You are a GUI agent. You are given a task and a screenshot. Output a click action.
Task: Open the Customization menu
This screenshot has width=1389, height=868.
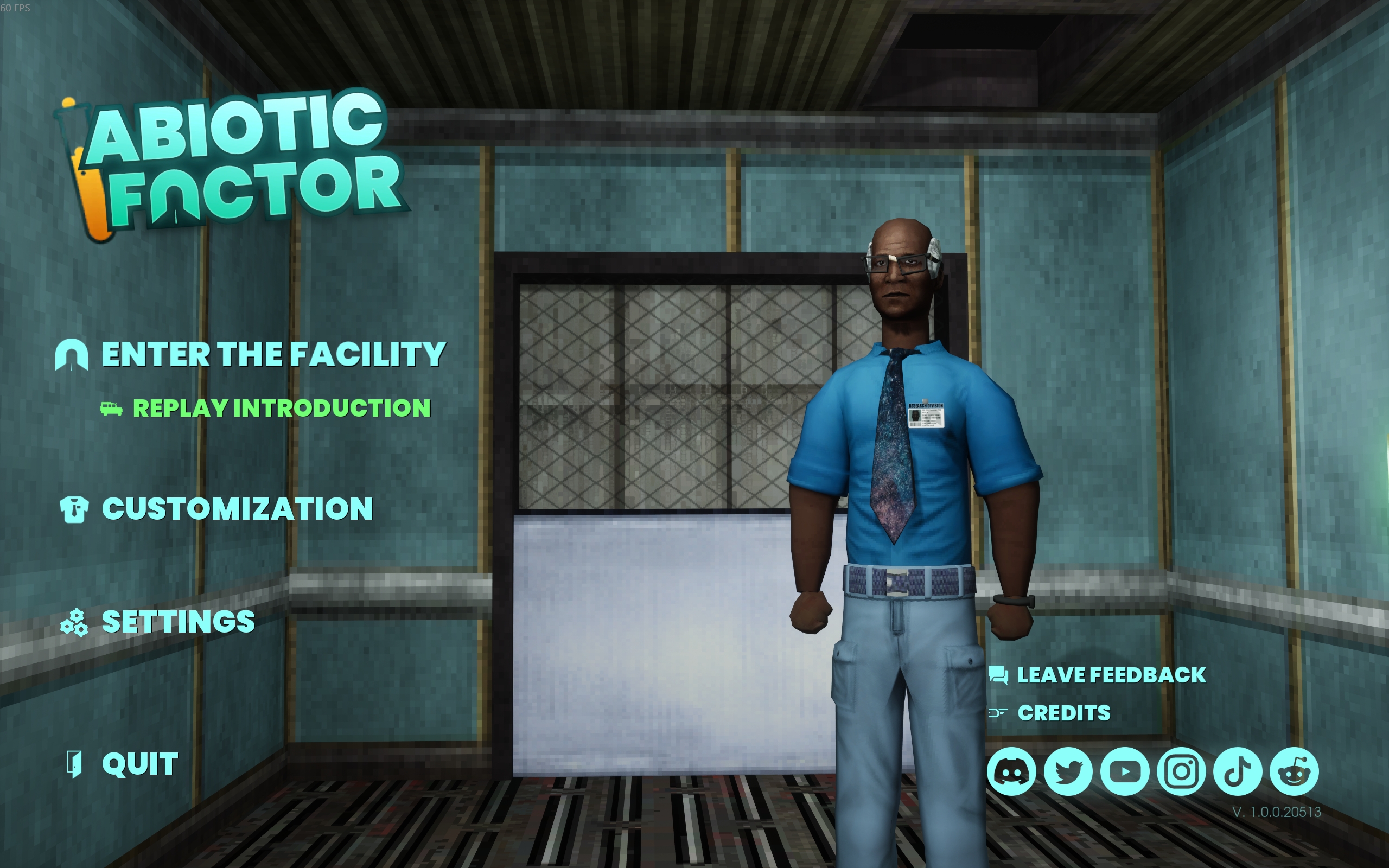(237, 509)
